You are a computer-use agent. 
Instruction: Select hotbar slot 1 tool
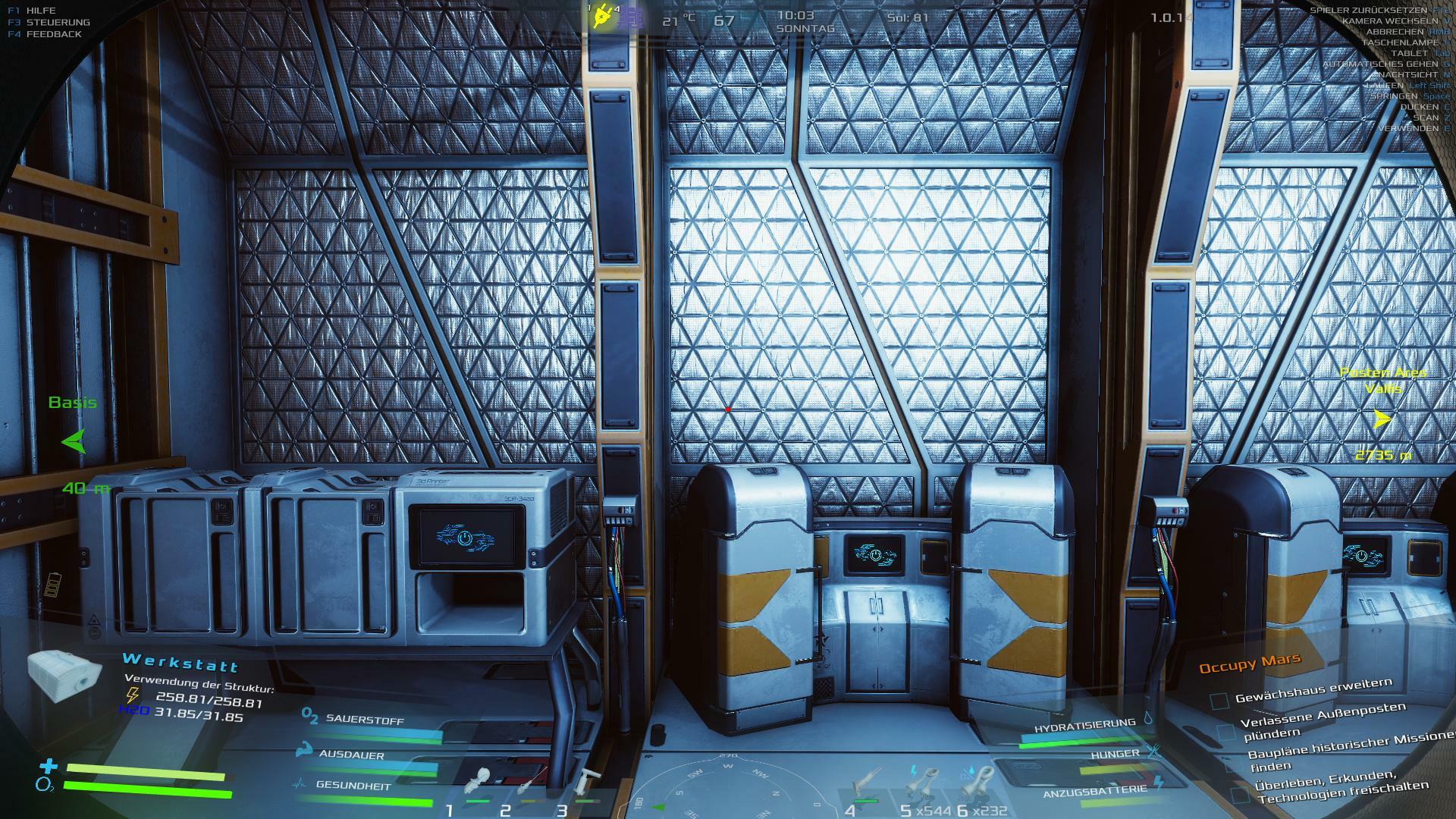point(479,781)
